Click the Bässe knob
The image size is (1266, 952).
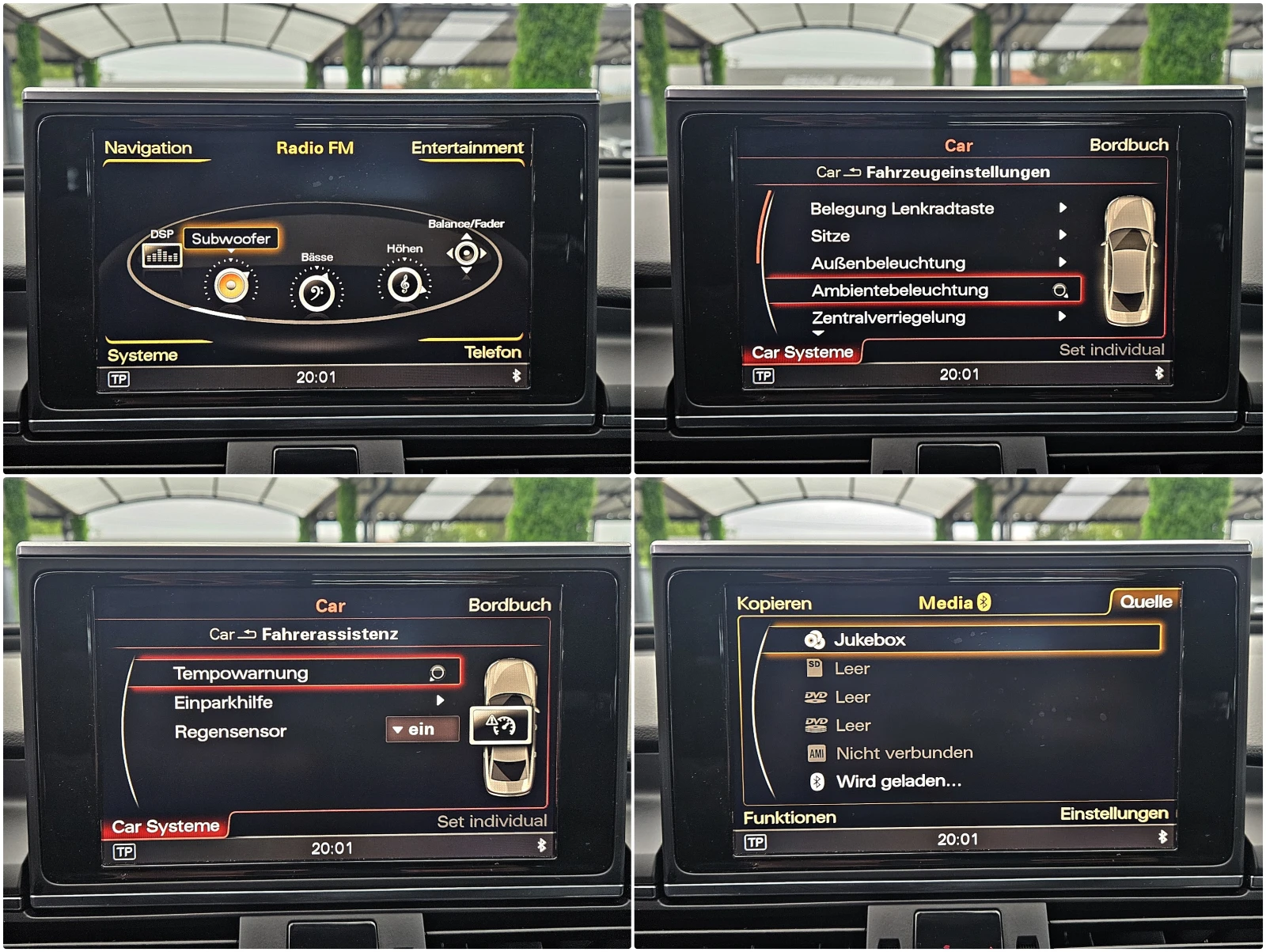[x=316, y=289]
